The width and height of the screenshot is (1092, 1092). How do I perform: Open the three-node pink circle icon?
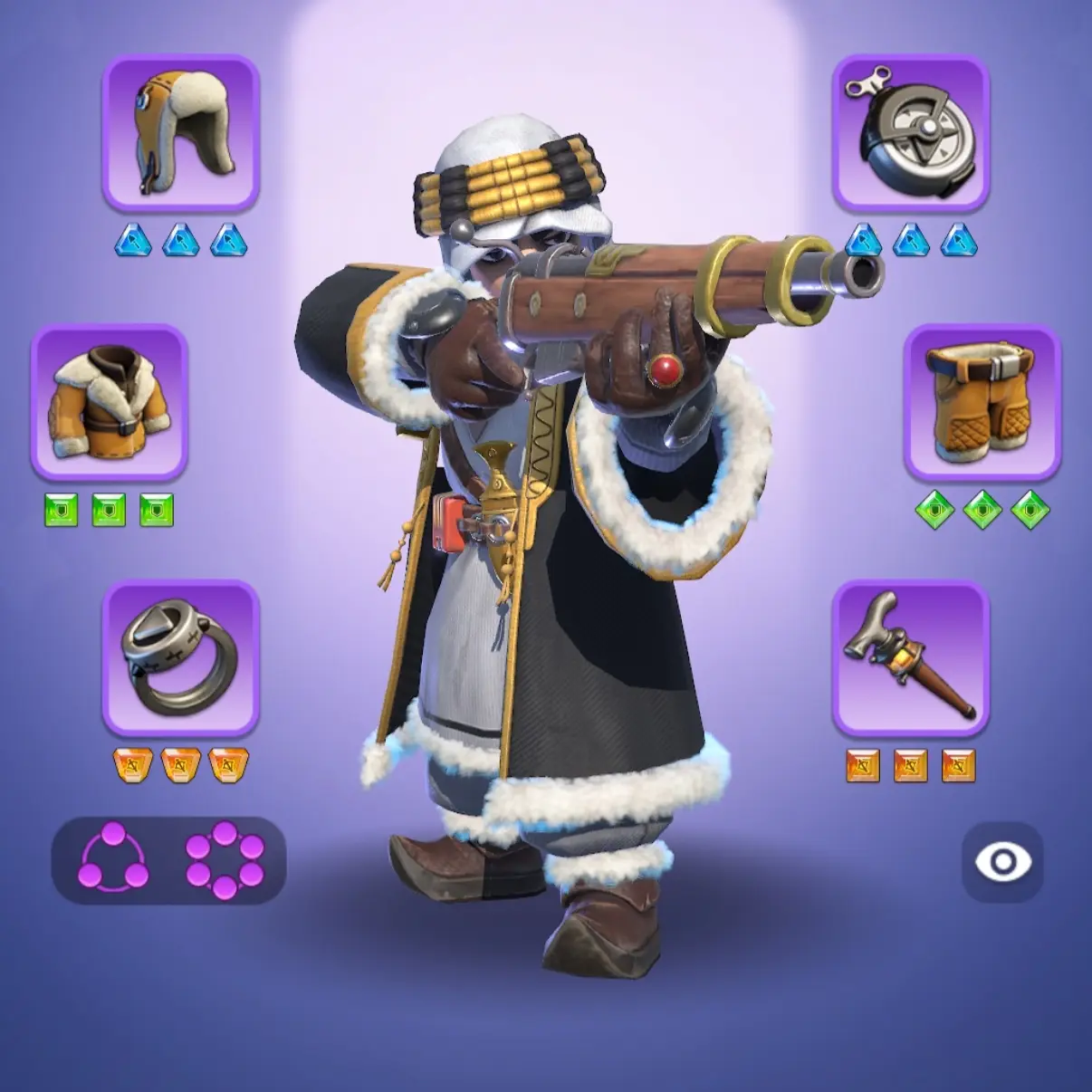113,860
